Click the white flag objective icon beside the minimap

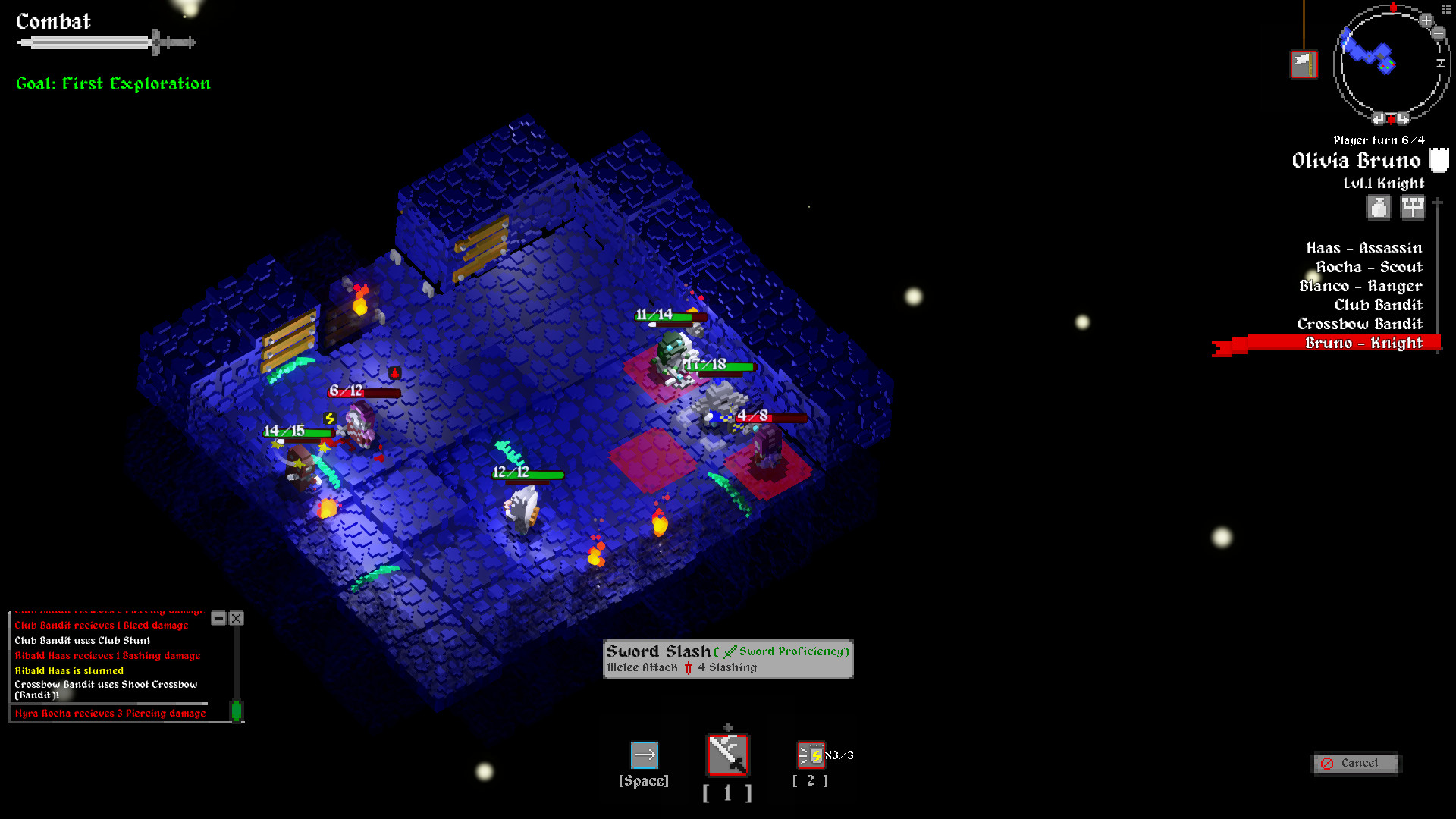pyautogui.click(x=1304, y=64)
